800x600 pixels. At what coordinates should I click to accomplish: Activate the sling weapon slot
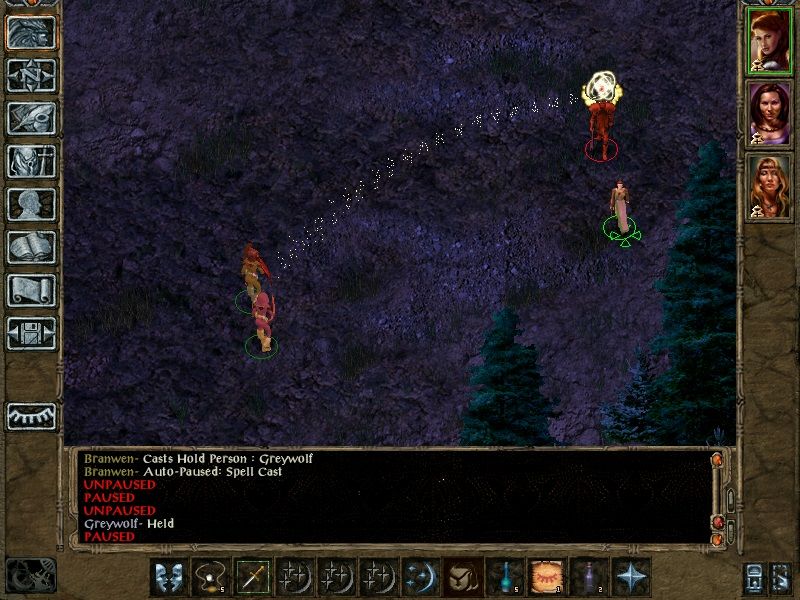click(x=211, y=578)
